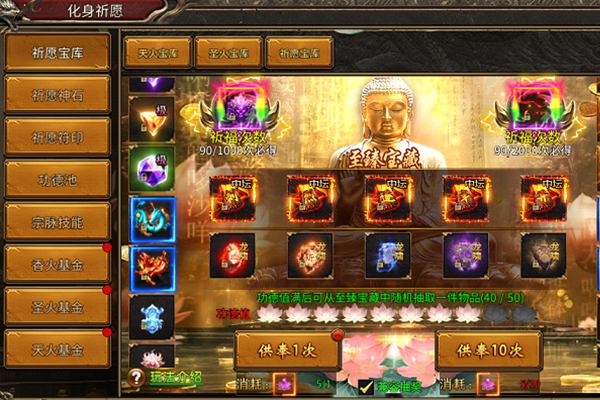
Task: Open the 祈愿宝库 side menu
Action: click(x=57, y=52)
